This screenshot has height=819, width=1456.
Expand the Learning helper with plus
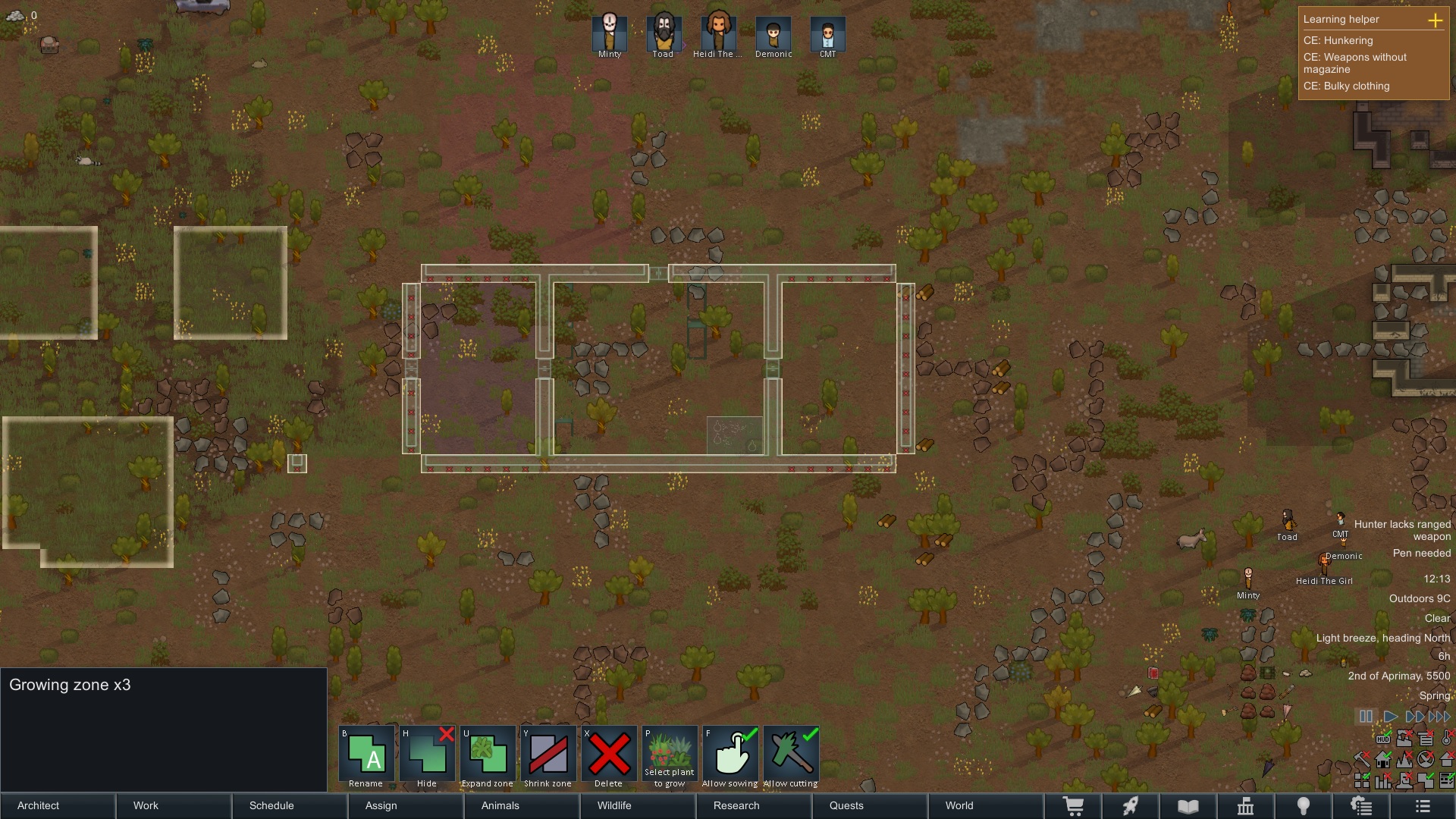pyautogui.click(x=1435, y=20)
